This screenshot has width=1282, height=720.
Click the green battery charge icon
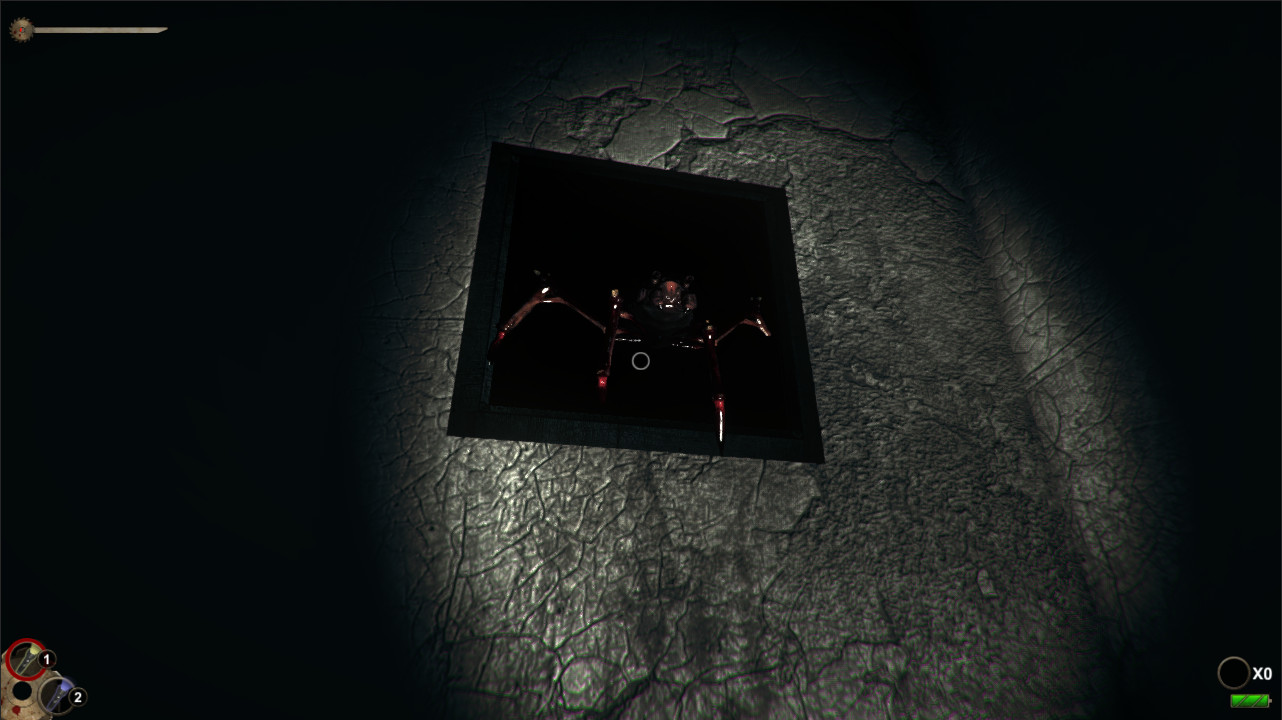(1249, 701)
